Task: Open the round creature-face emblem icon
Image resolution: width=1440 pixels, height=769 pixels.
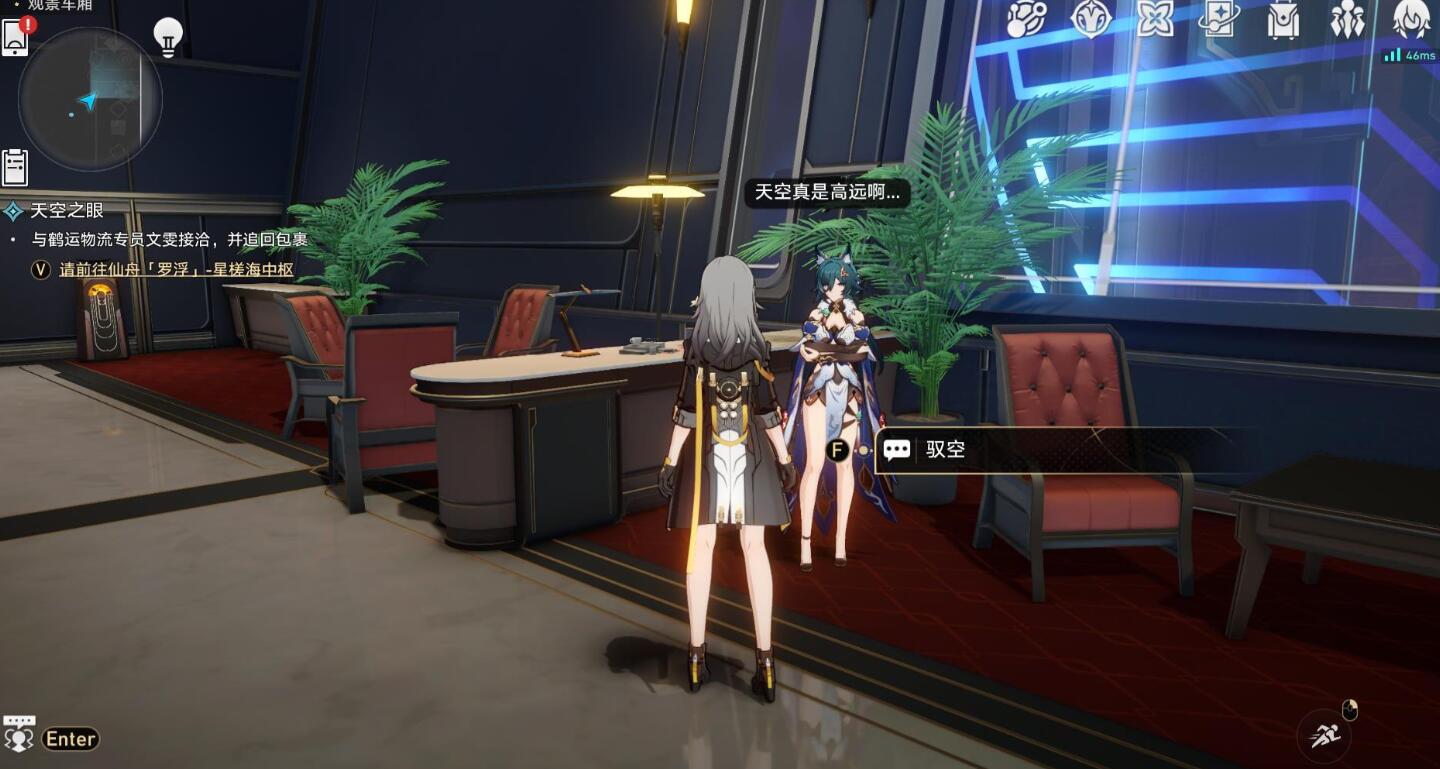Action: pyautogui.click(x=1090, y=19)
